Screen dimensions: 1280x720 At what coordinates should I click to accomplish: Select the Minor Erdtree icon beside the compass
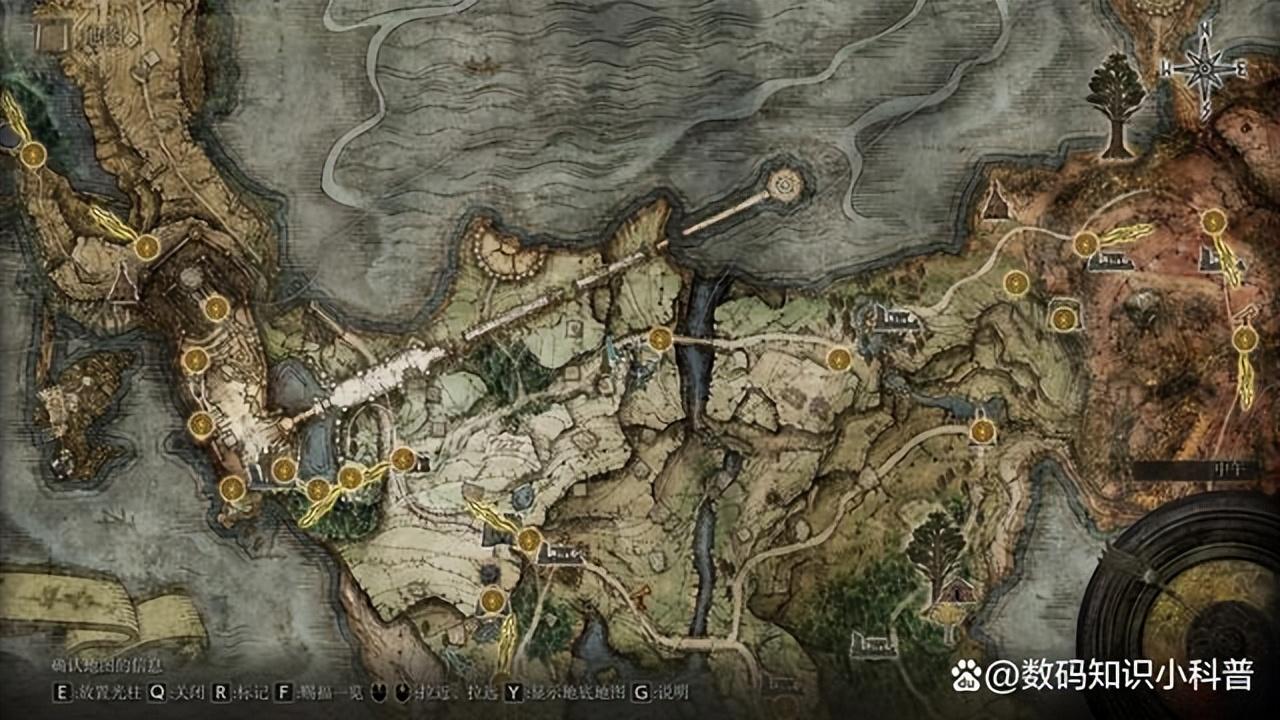pos(1116,104)
